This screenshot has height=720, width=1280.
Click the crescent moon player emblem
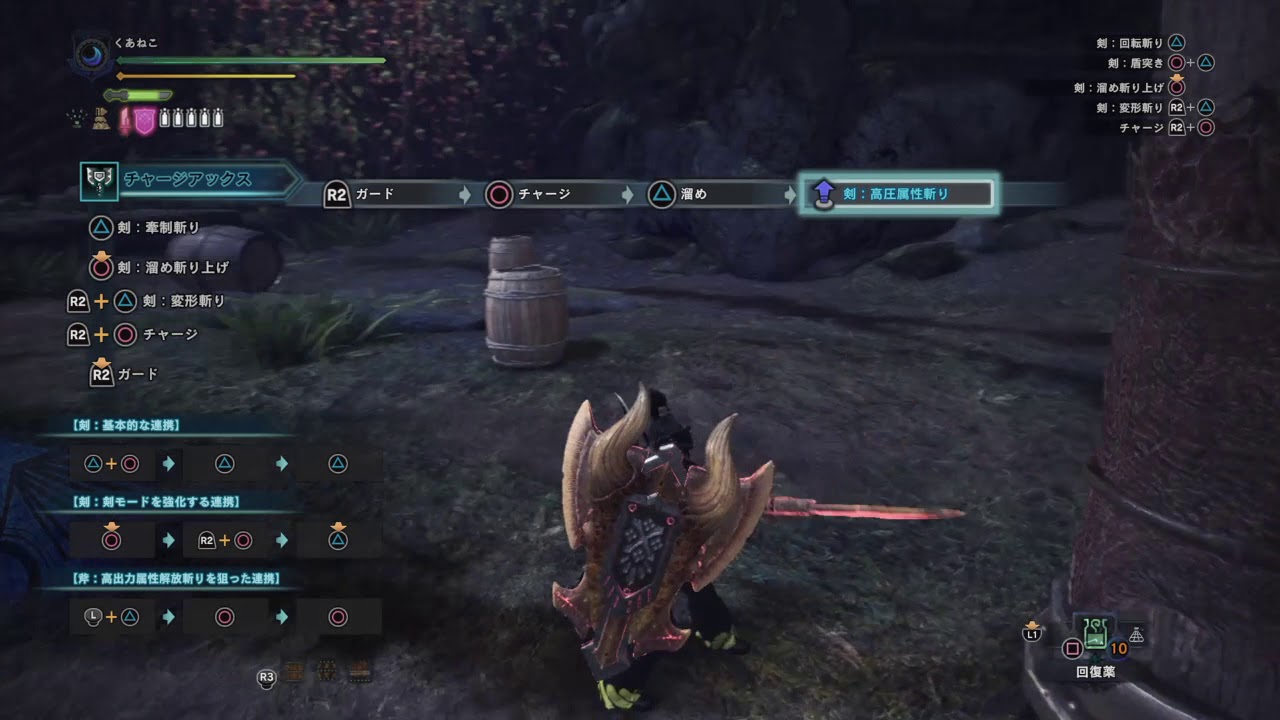93,55
